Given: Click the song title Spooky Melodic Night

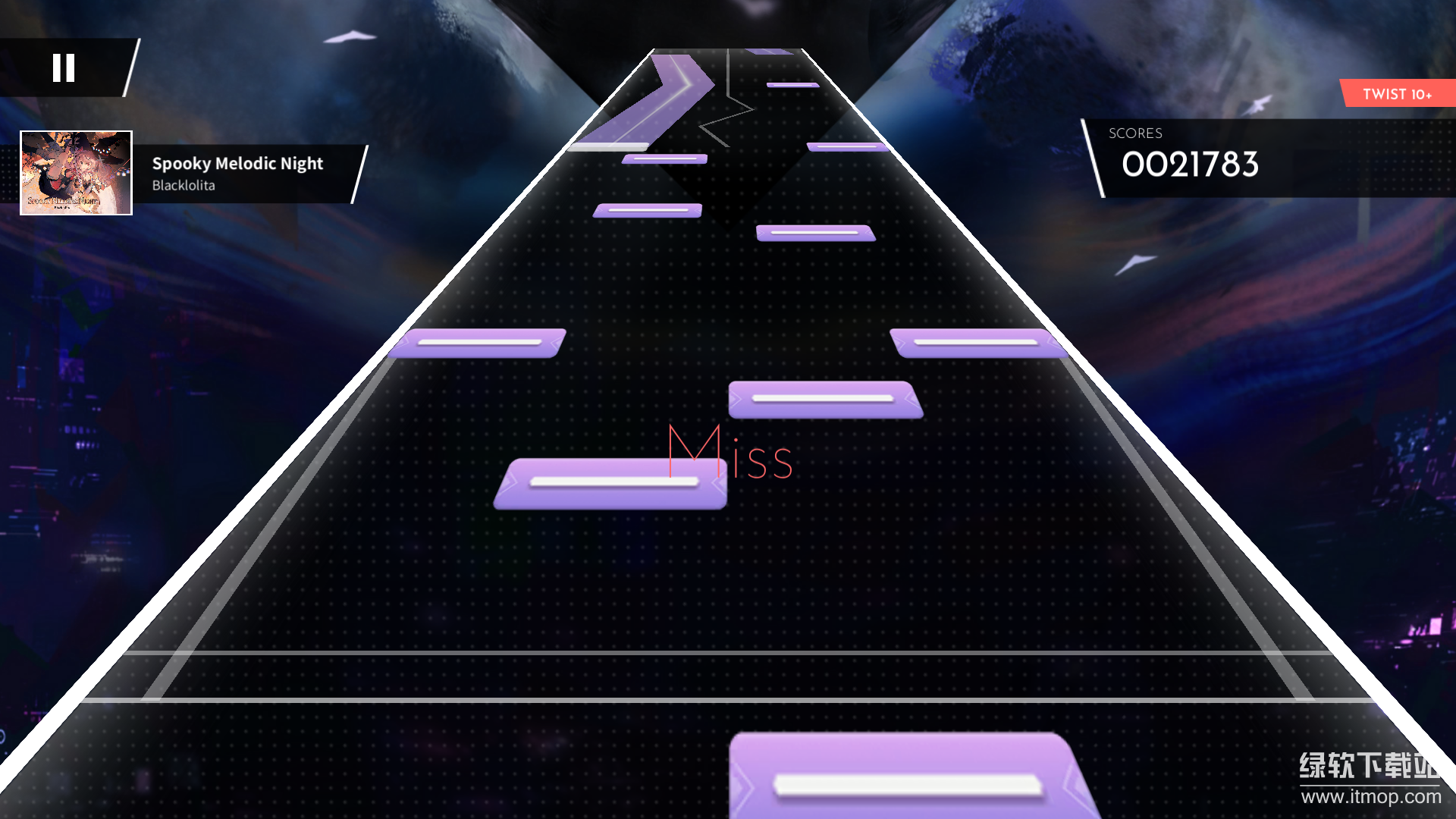Looking at the screenshot, I should point(237,164).
